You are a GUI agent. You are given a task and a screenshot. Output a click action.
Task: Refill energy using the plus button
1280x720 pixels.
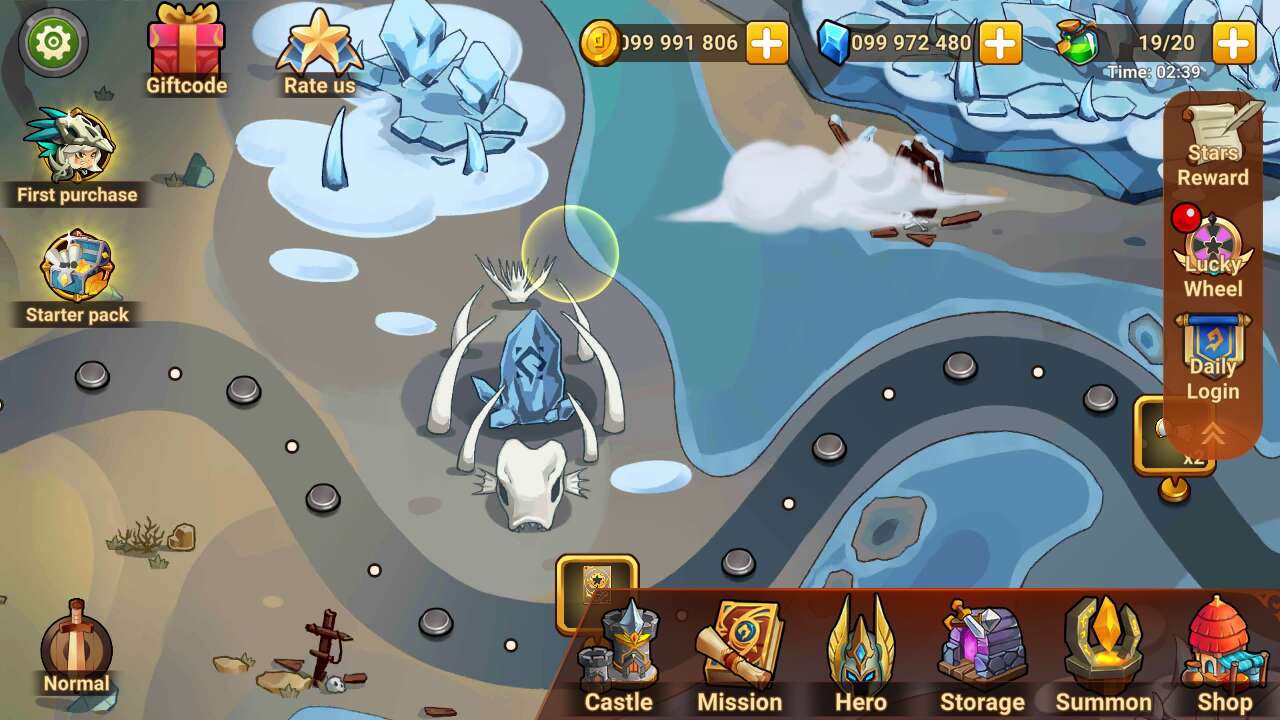(x=1237, y=43)
